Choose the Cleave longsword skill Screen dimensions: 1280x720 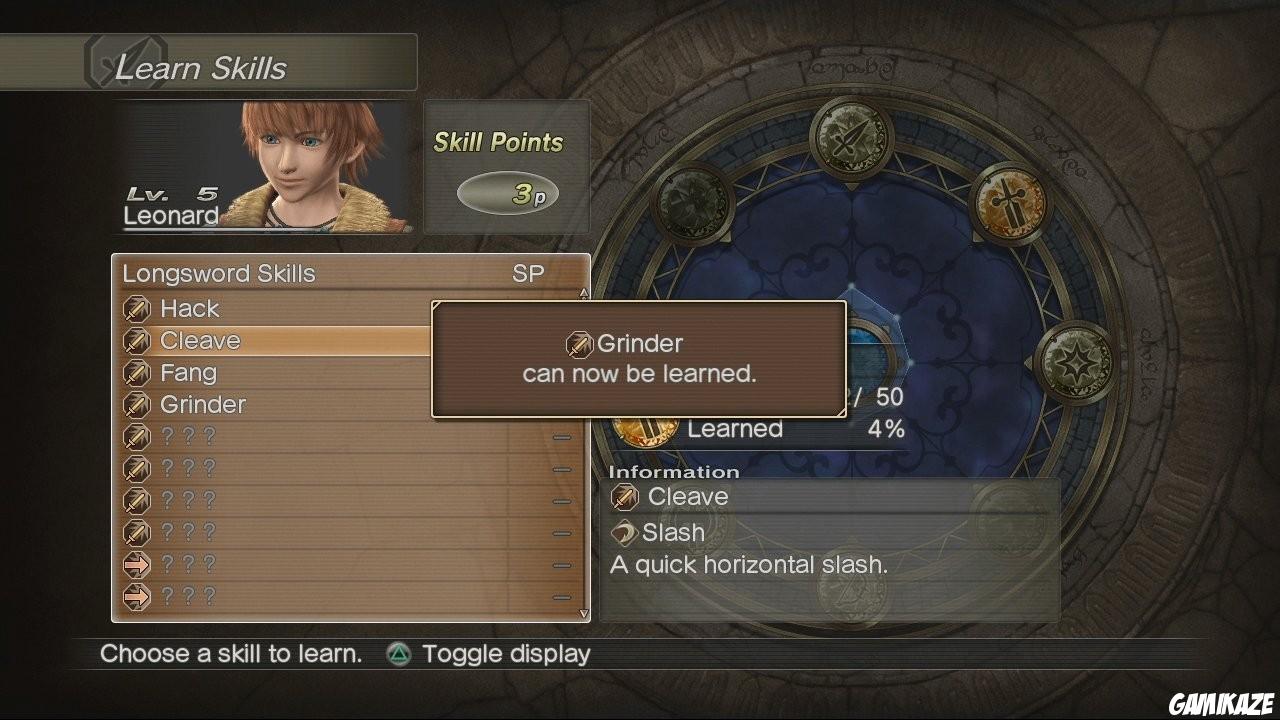pyautogui.click(x=200, y=341)
